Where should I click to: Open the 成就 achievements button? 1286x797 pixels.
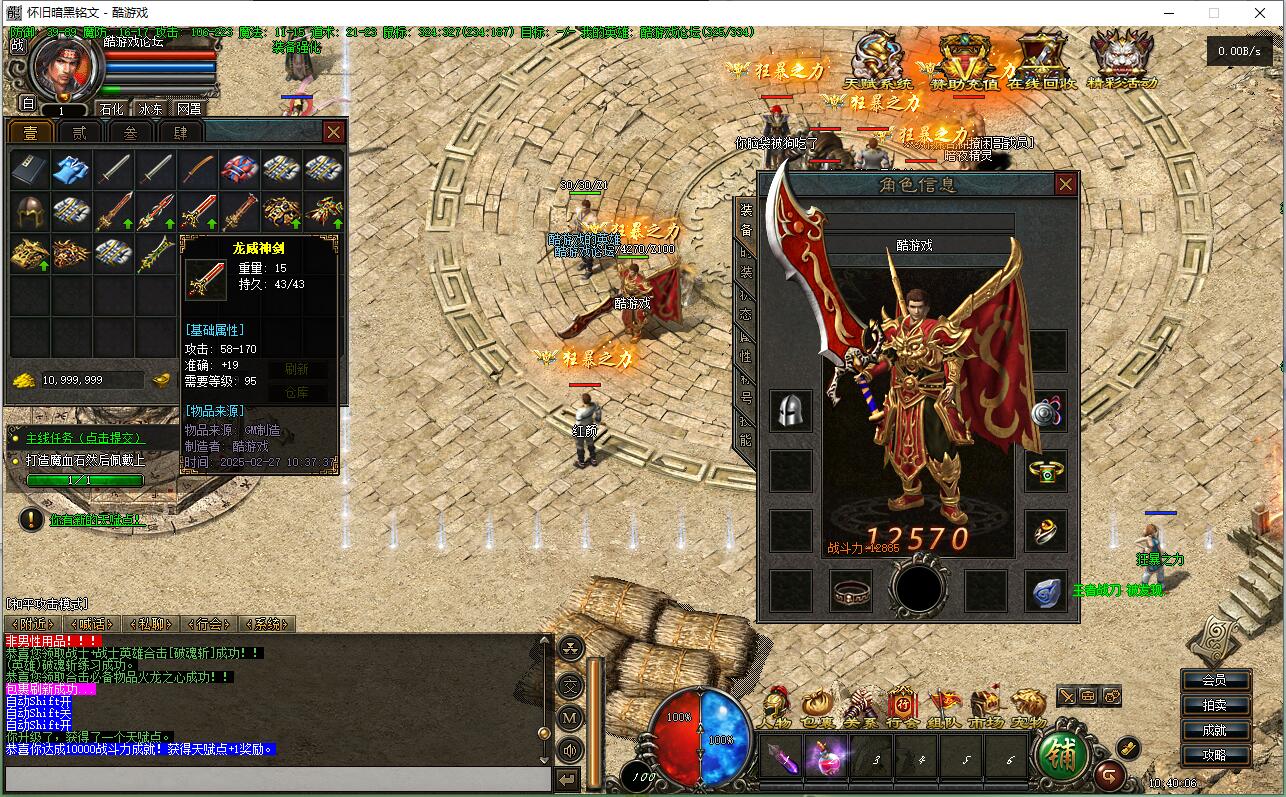tap(1214, 730)
